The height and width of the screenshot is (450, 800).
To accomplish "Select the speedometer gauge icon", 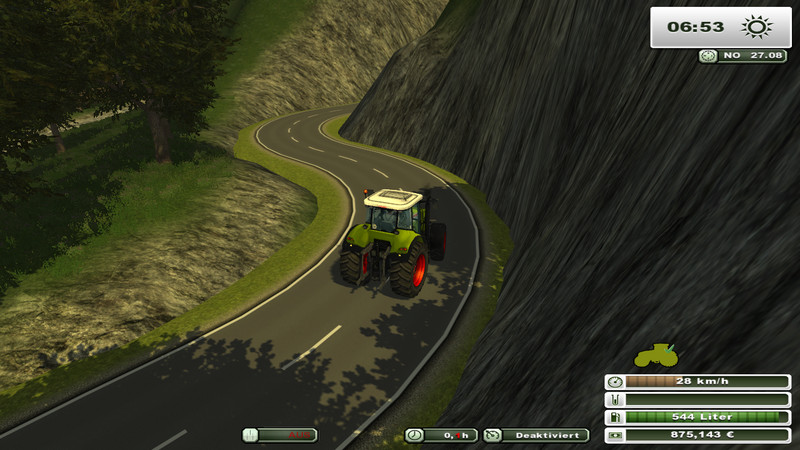I will 614,381.
